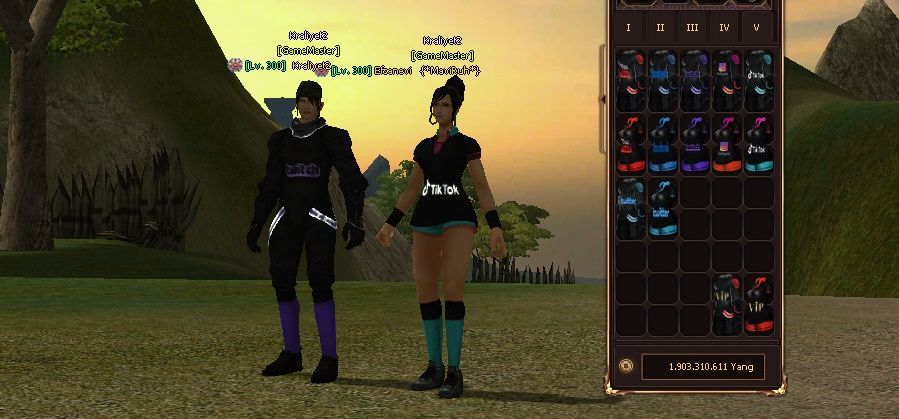
Task: Show inventory page IV
Action: pos(724,27)
